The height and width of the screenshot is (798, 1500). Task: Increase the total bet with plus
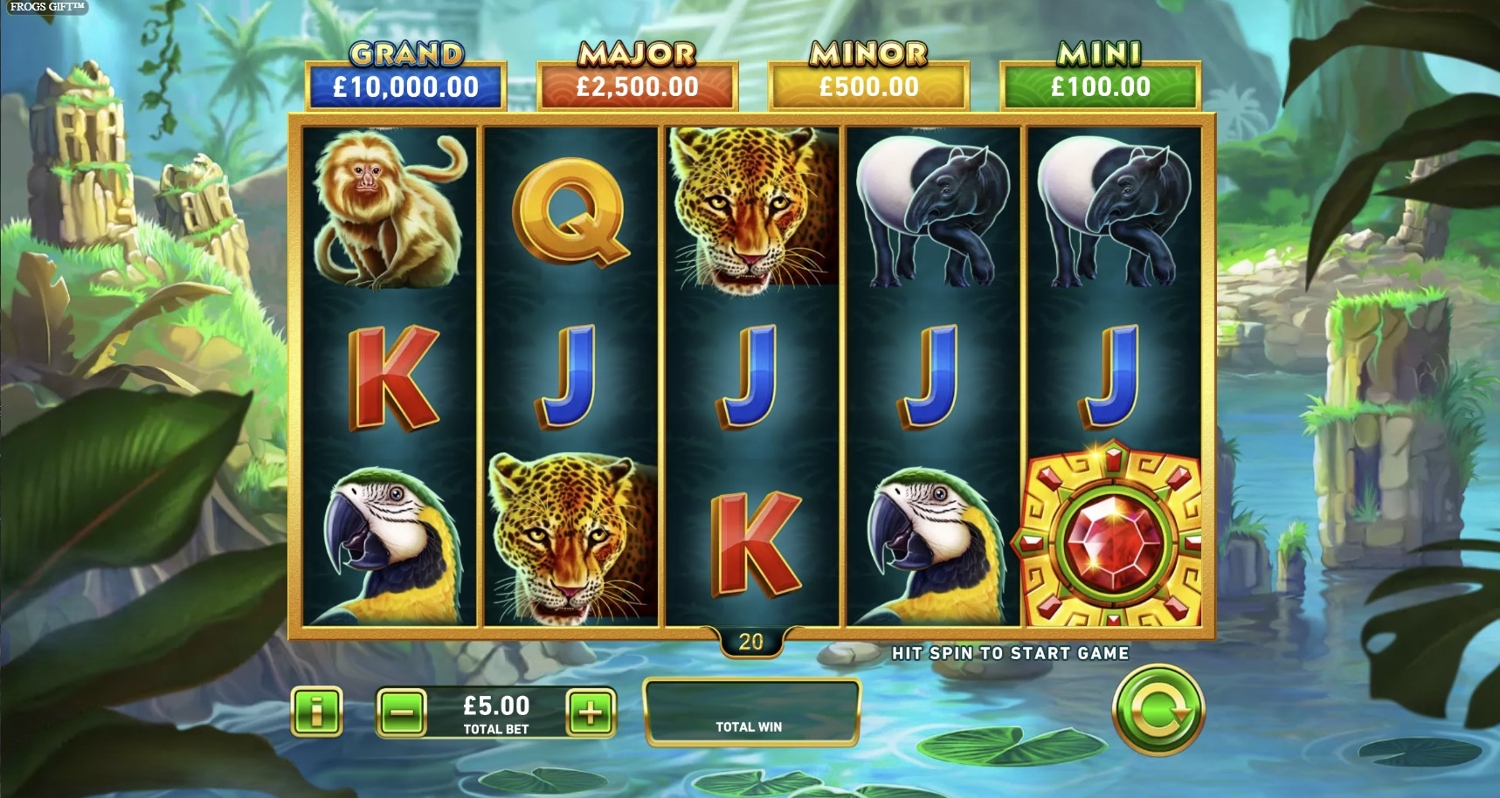(x=591, y=713)
